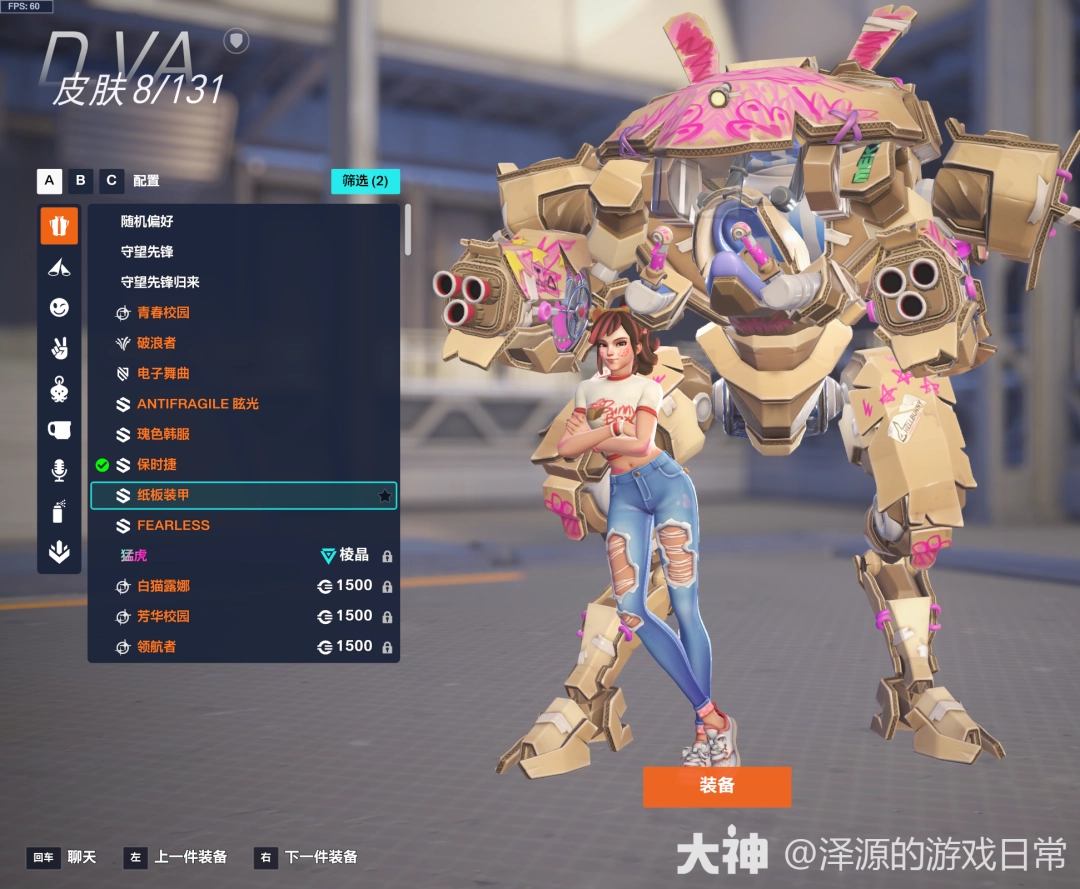
Task: Open the 筛选 (2) filter button
Action: [x=365, y=181]
